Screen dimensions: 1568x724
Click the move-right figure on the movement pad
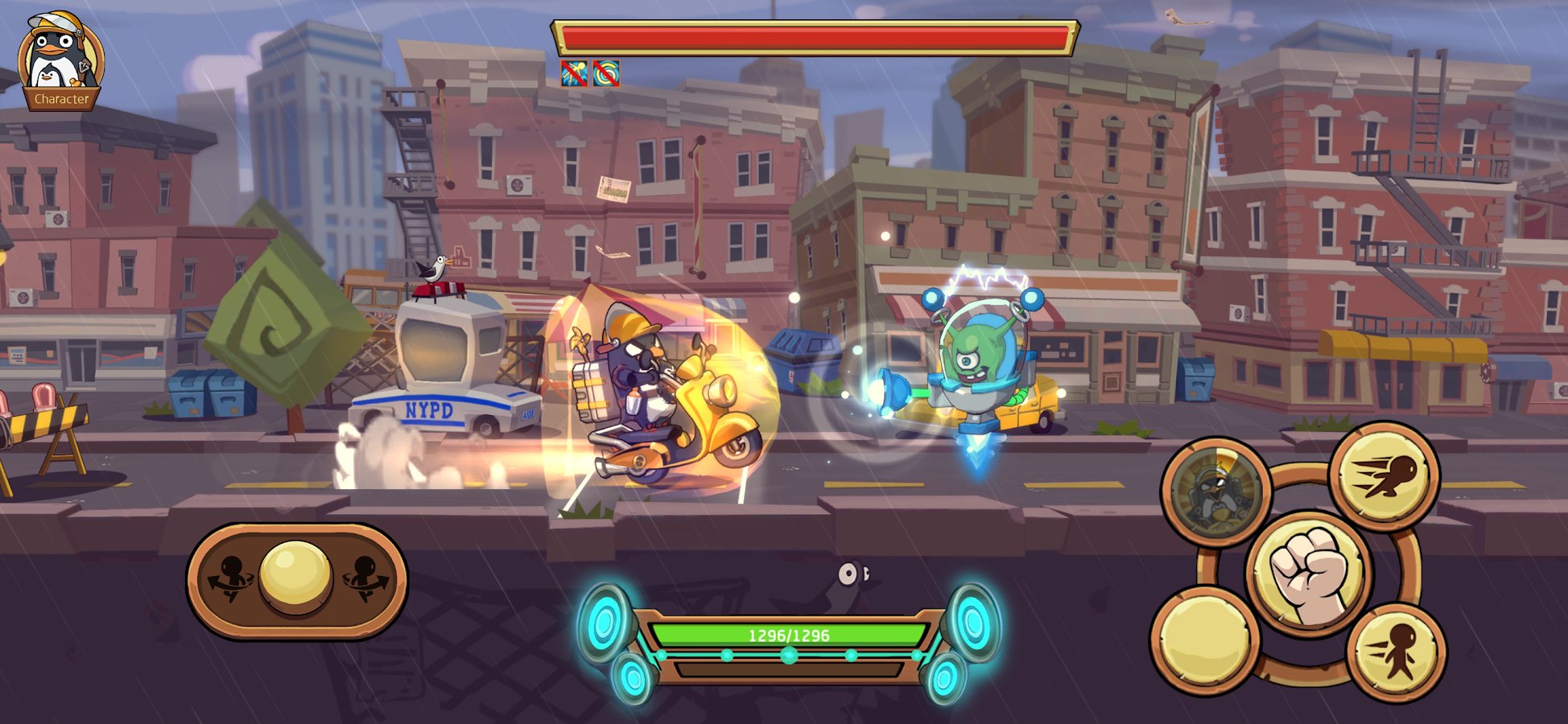click(x=365, y=578)
